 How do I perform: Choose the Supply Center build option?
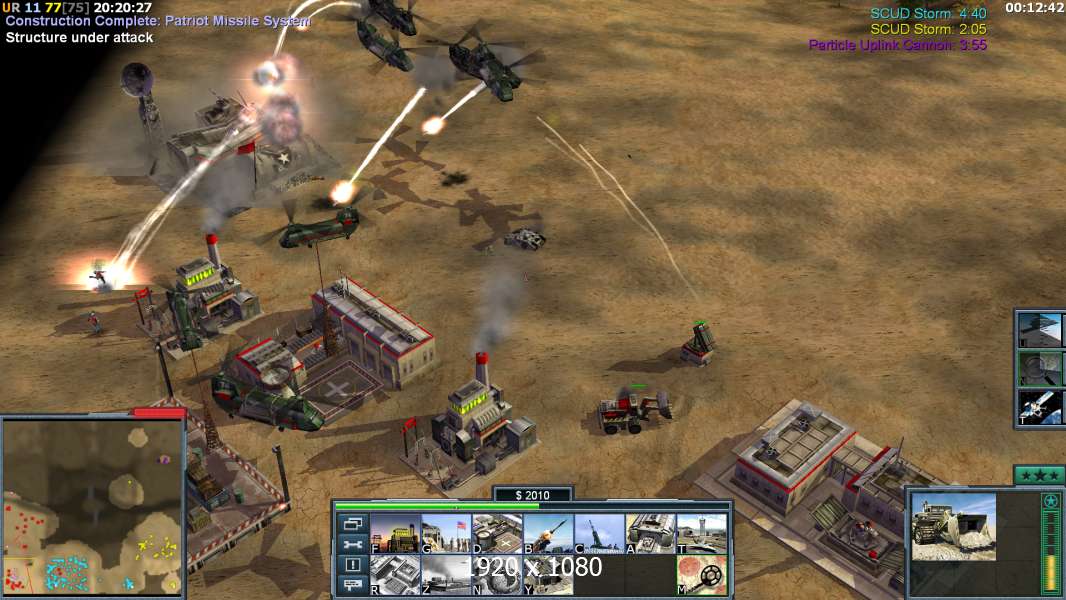click(497, 534)
